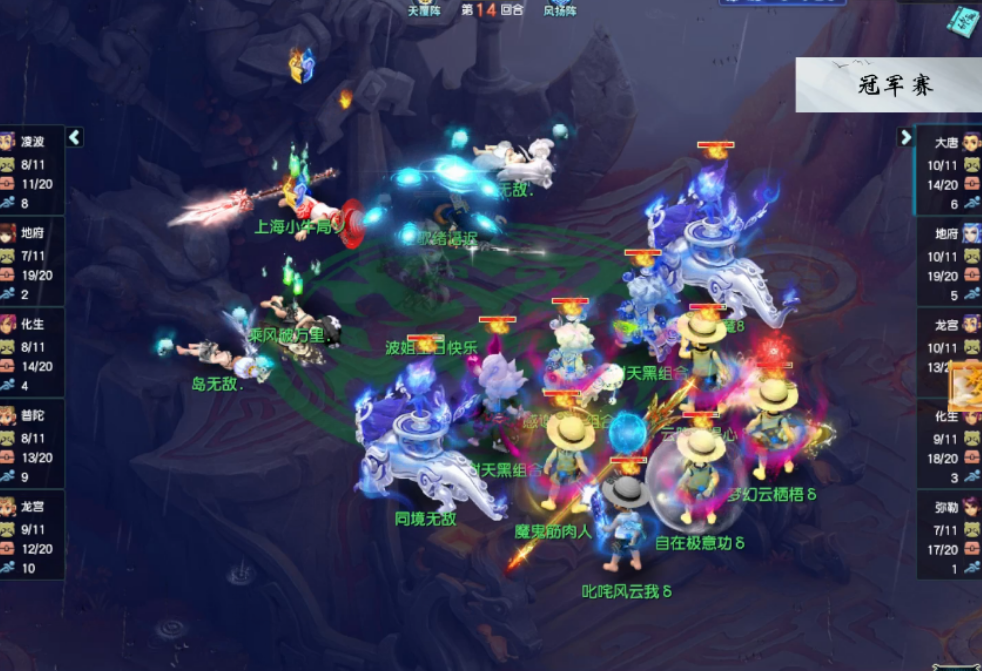
Task: Select 龙宫 in the left team list
Action: coord(32,535)
